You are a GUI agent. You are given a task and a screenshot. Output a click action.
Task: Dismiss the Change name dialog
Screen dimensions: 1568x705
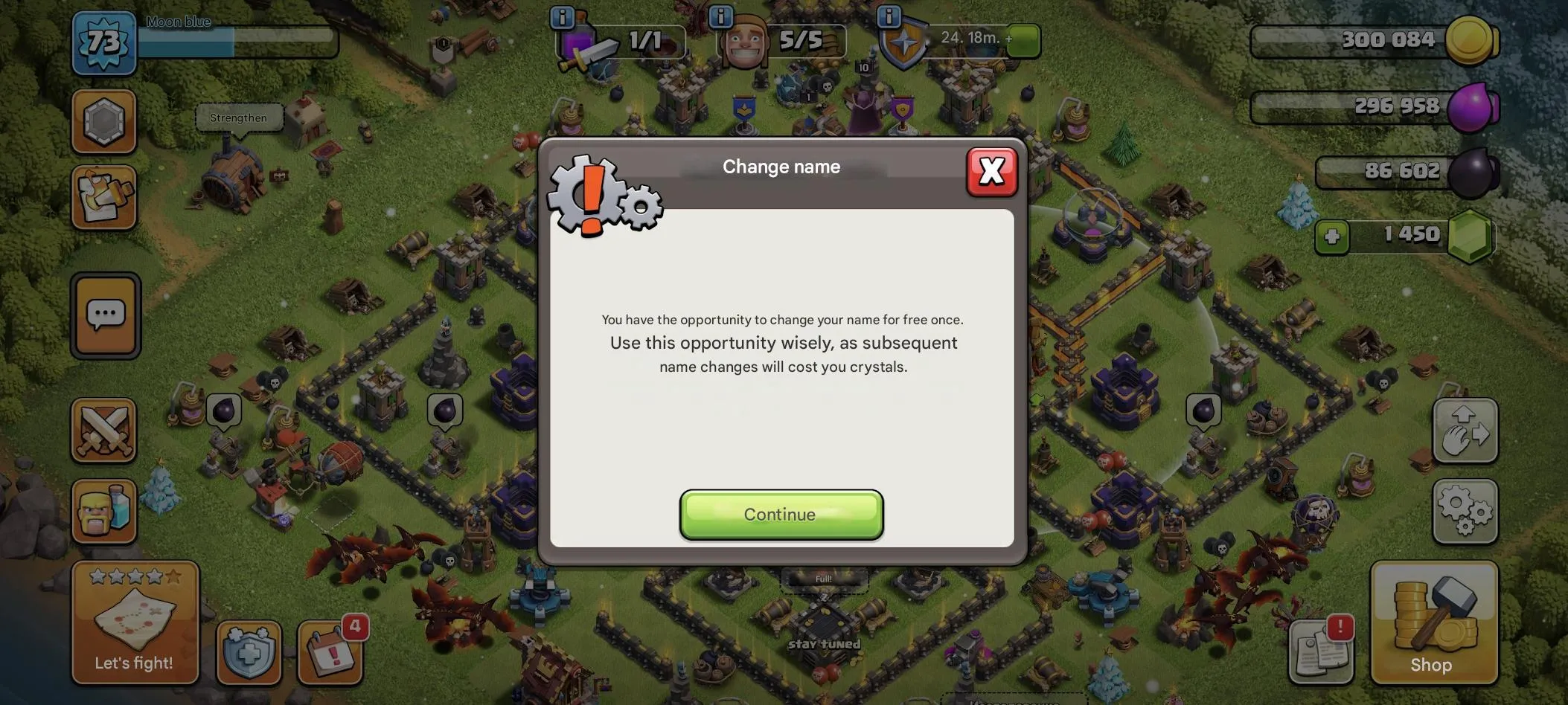(992, 171)
